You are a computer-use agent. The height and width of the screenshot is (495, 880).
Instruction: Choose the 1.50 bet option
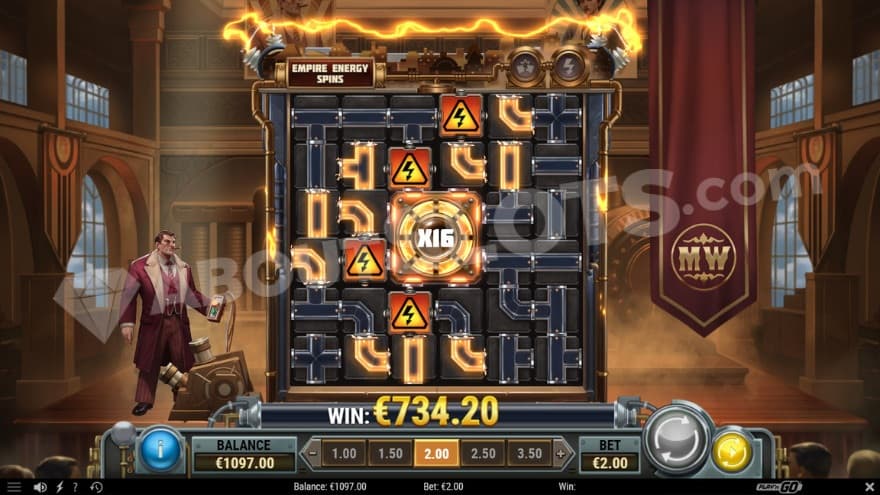pos(389,454)
